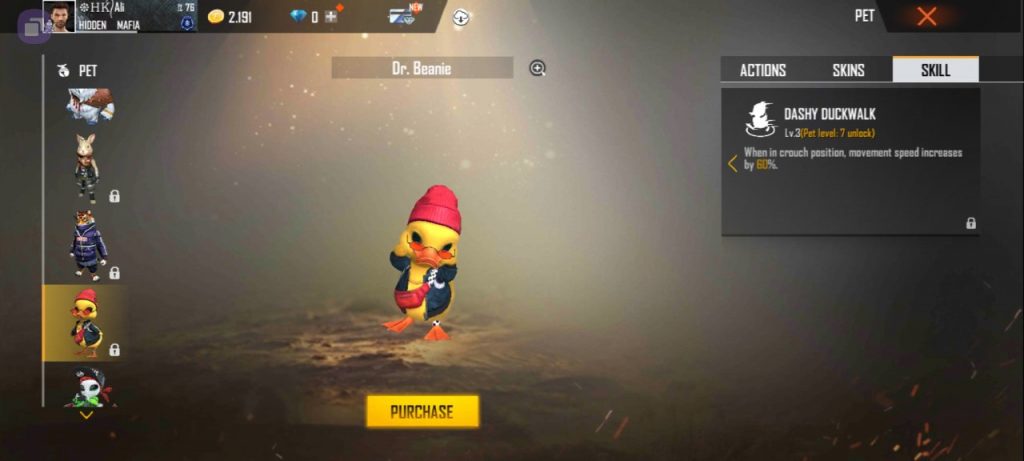Open the purple screen recorder overlay button
The width and height of the screenshot is (1024, 461).
33,27
